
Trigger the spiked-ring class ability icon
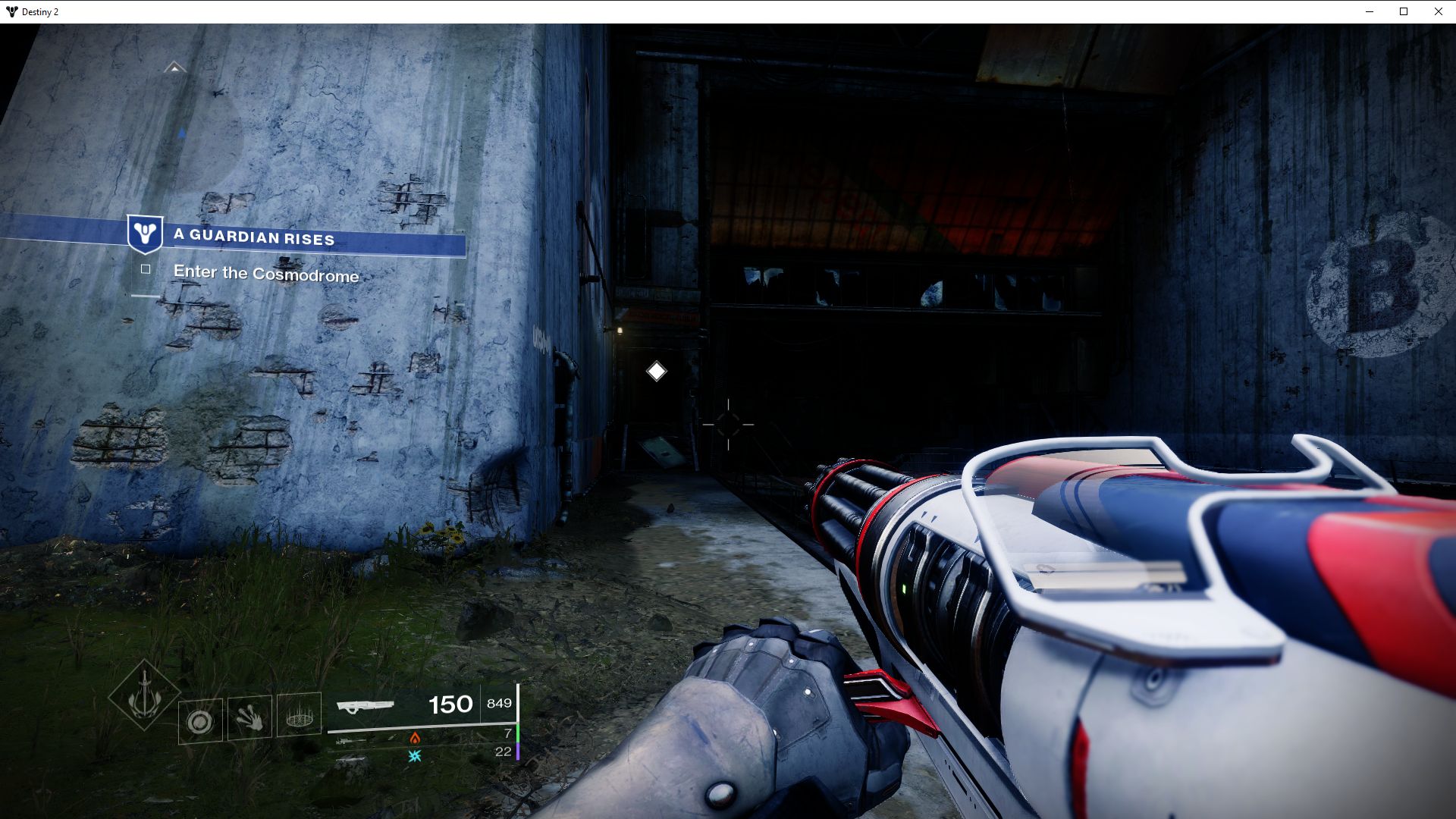[x=299, y=714]
